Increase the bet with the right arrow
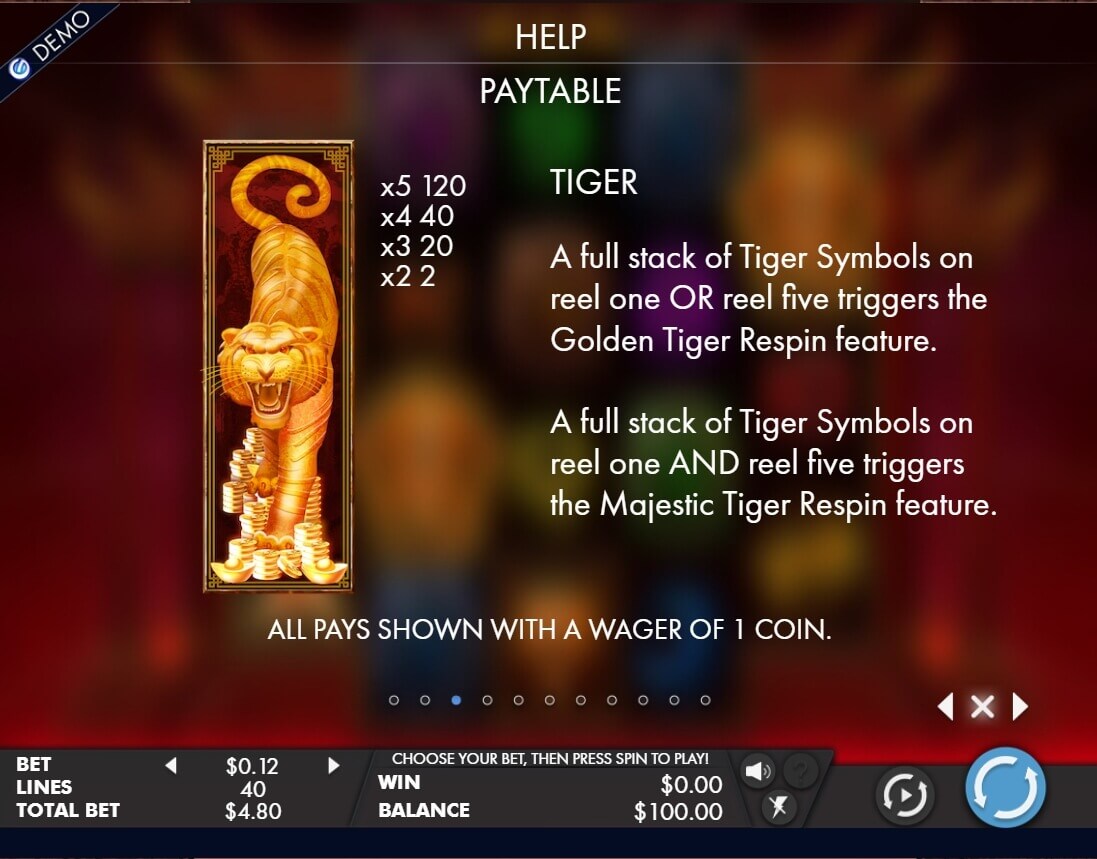Image resolution: width=1097 pixels, height=859 pixels. (334, 766)
